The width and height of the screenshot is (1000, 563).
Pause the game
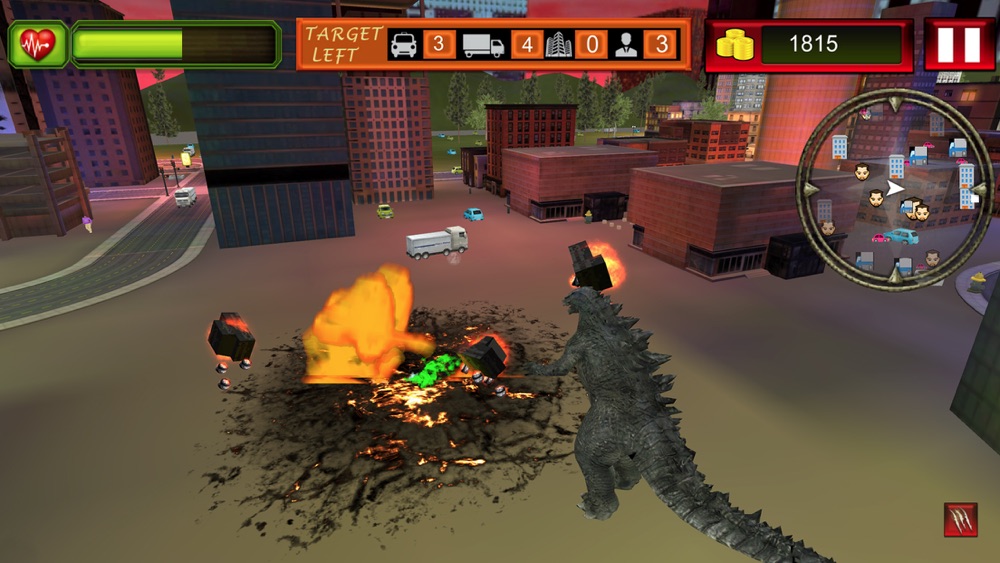pos(959,45)
